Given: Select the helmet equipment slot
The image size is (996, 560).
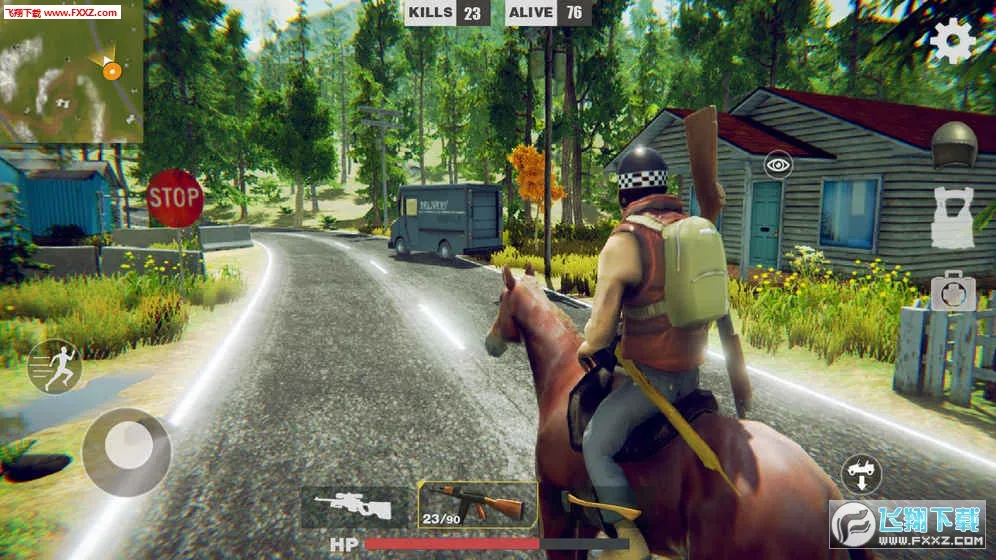Looking at the screenshot, I should 952,145.
